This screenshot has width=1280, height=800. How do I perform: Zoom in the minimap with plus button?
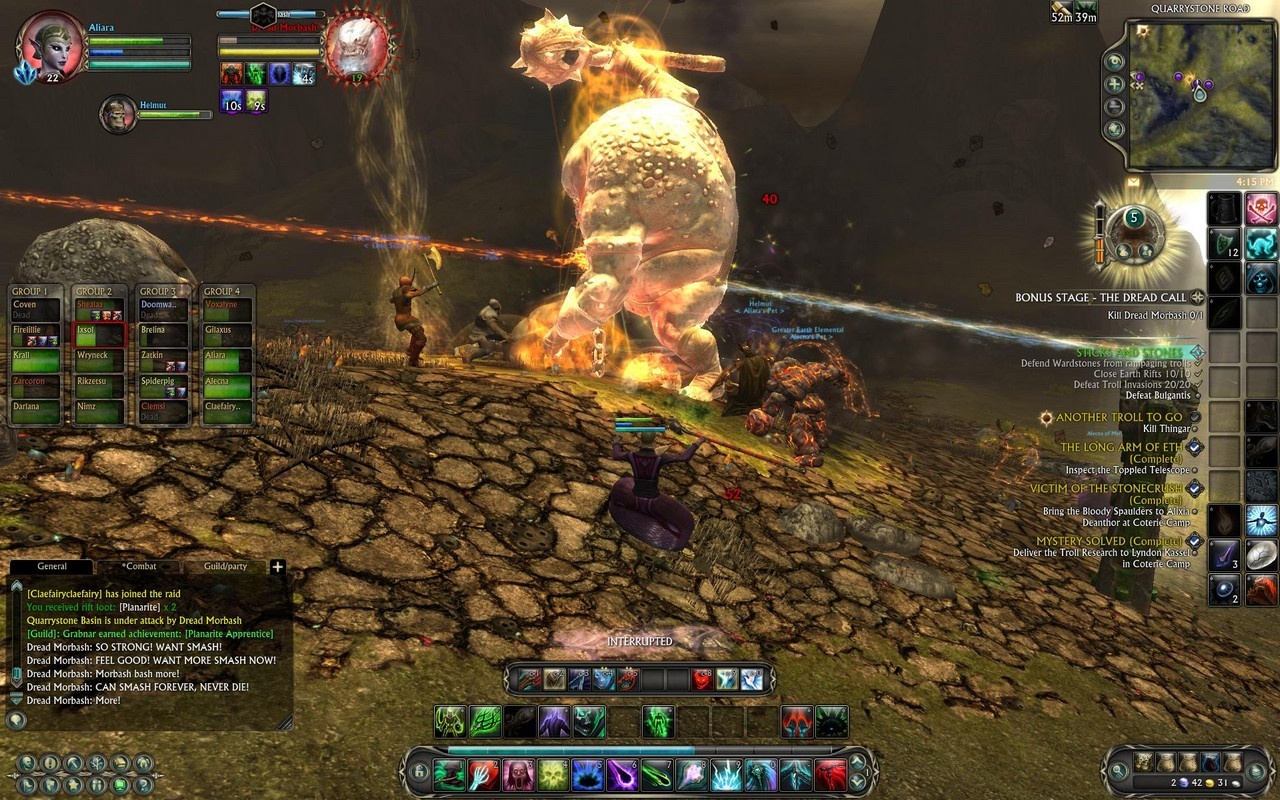(x=1114, y=84)
